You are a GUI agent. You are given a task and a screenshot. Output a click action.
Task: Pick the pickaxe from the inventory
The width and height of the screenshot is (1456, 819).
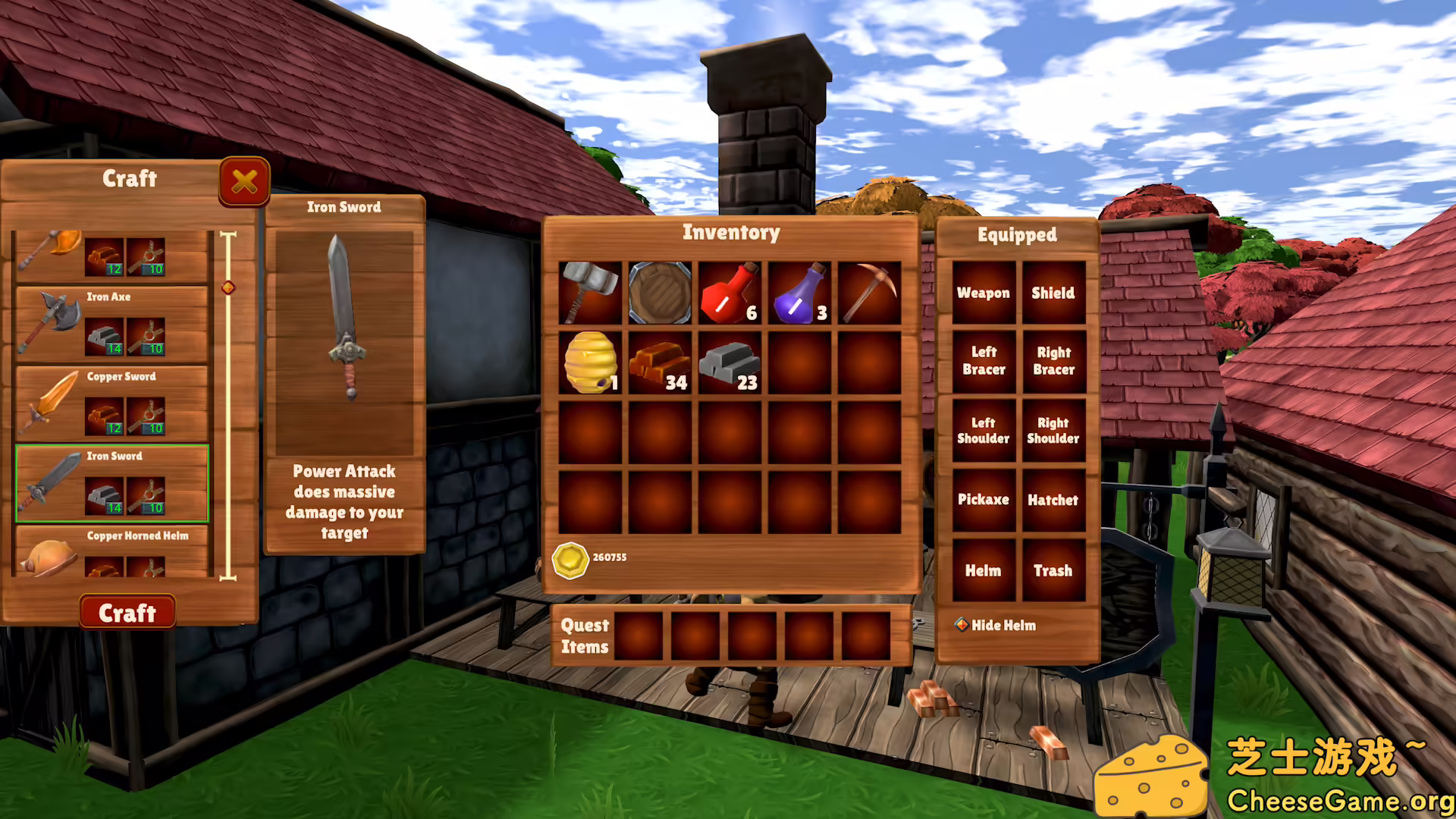pos(869,293)
